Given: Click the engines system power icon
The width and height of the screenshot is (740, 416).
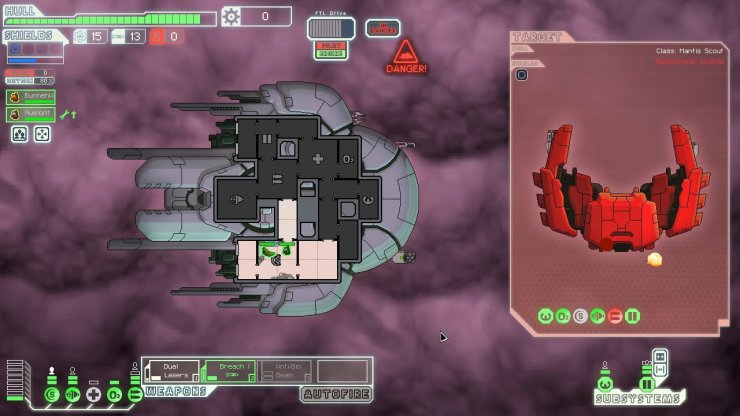Looking at the screenshot, I should [72, 394].
